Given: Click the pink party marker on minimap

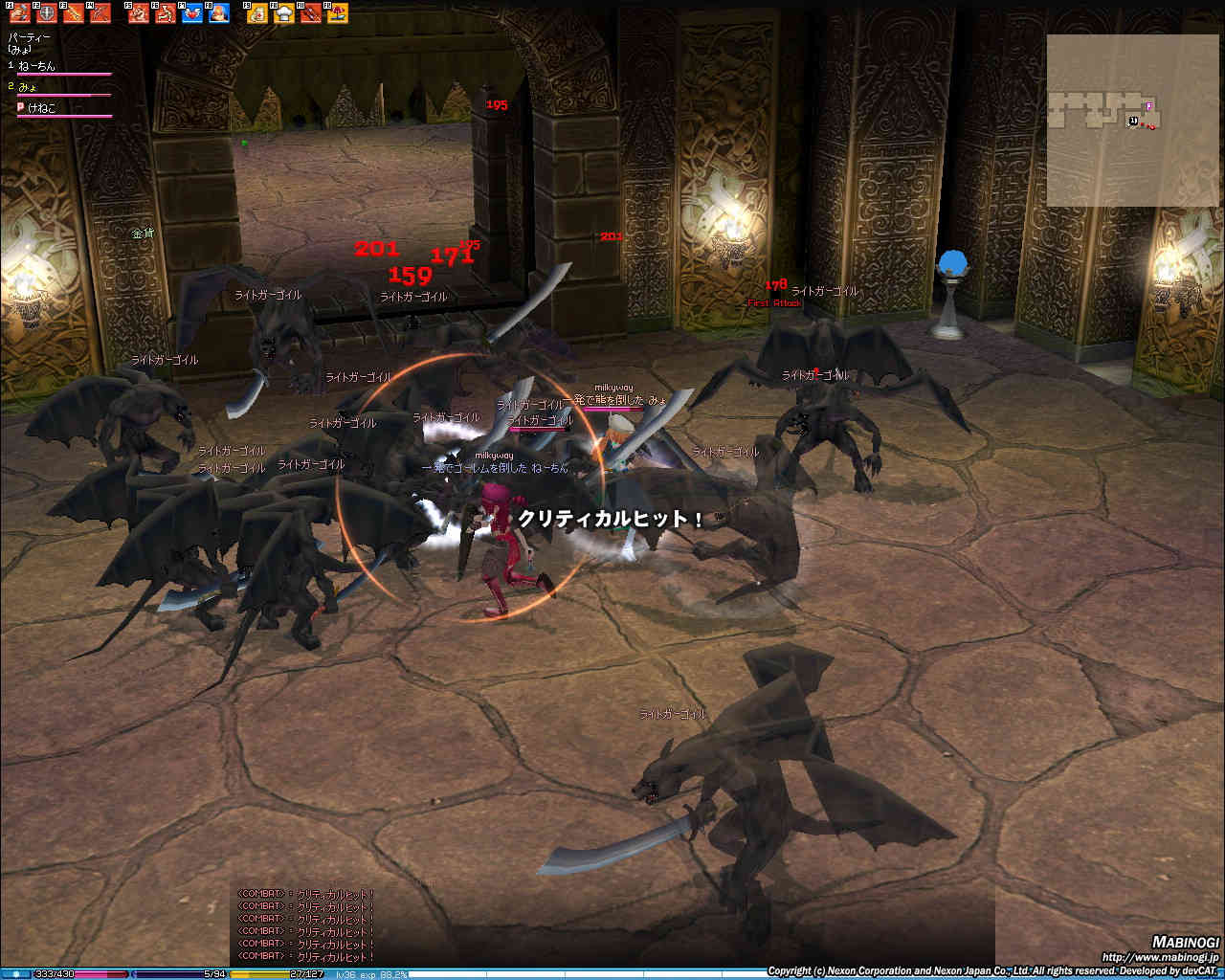Looking at the screenshot, I should click(x=1149, y=106).
